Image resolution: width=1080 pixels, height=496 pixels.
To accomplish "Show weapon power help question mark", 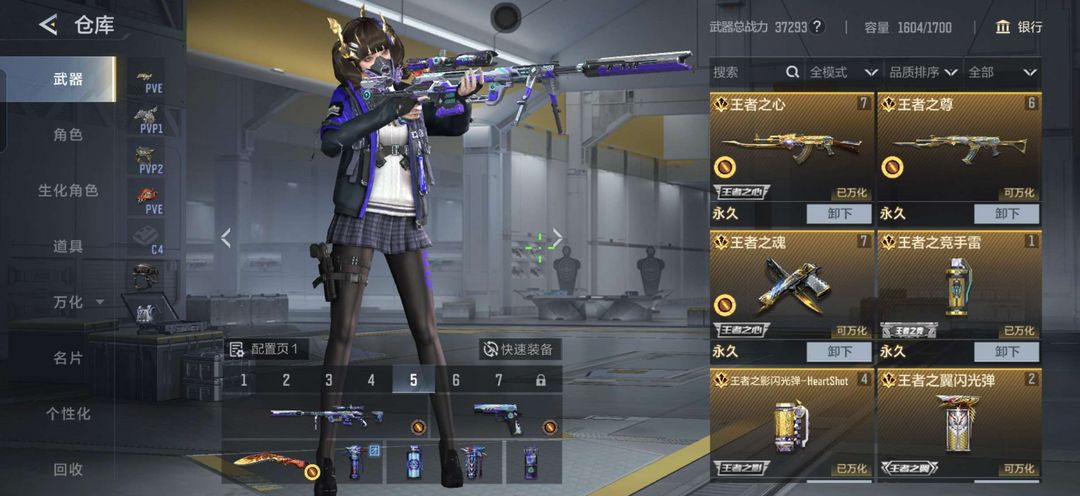I will pos(817,27).
